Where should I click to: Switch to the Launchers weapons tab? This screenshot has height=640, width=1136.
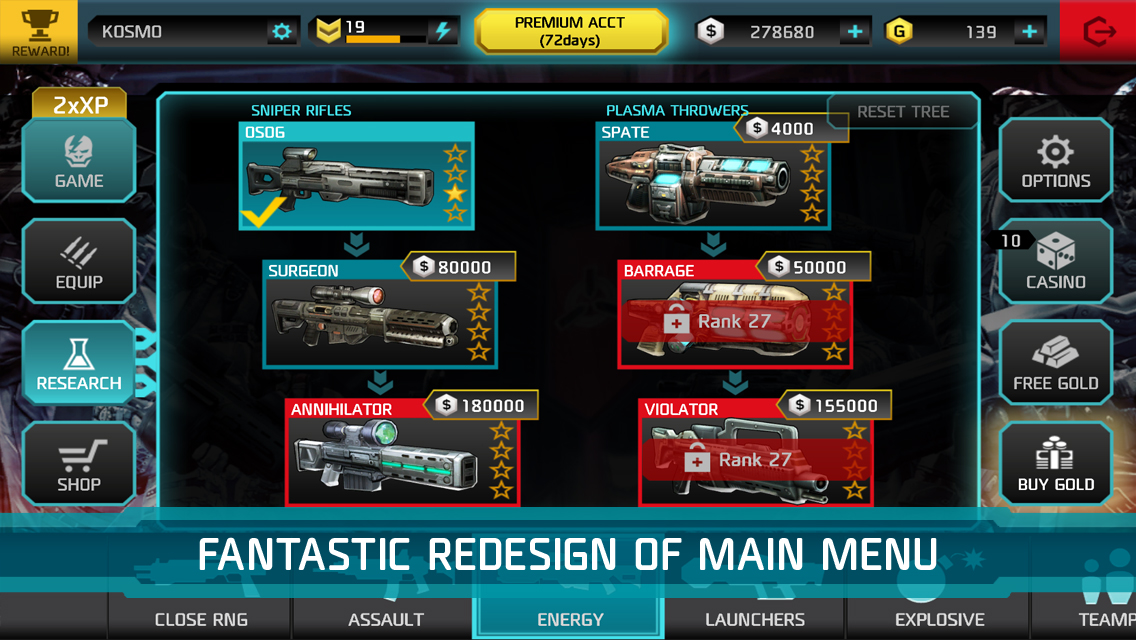[755, 619]
